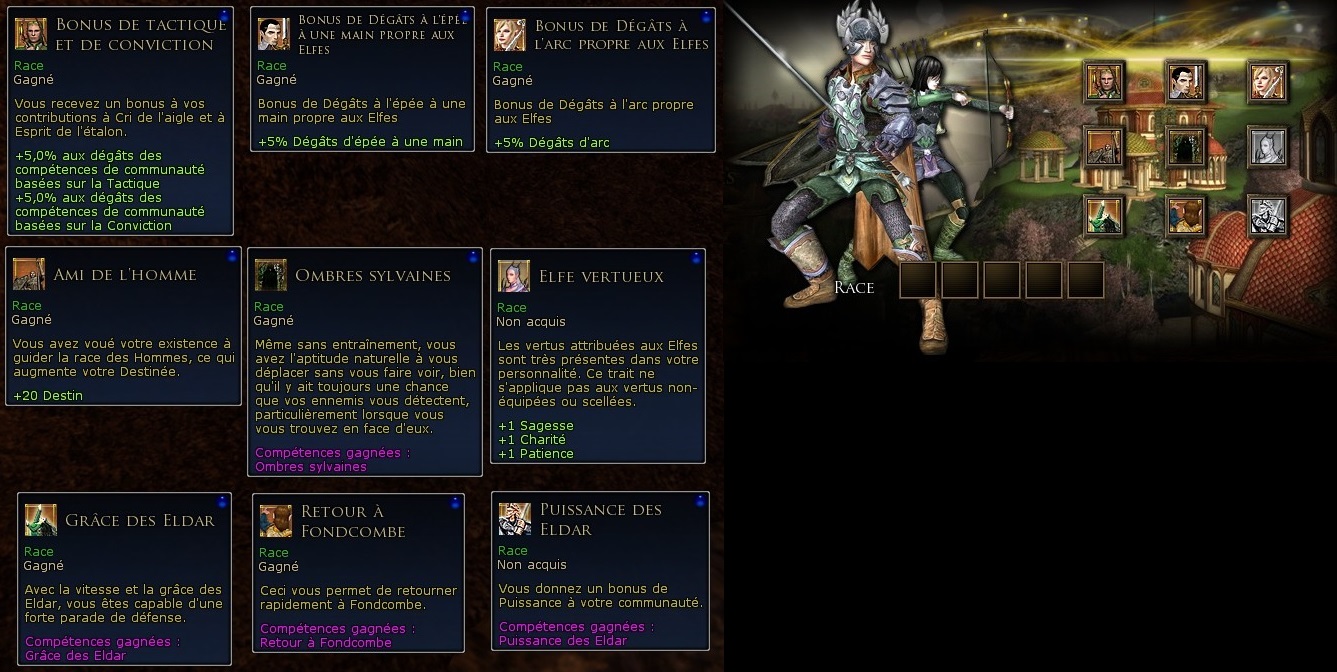Select the Tactics and Conviction bonus icon in the trait grid

coord(1104,82)
